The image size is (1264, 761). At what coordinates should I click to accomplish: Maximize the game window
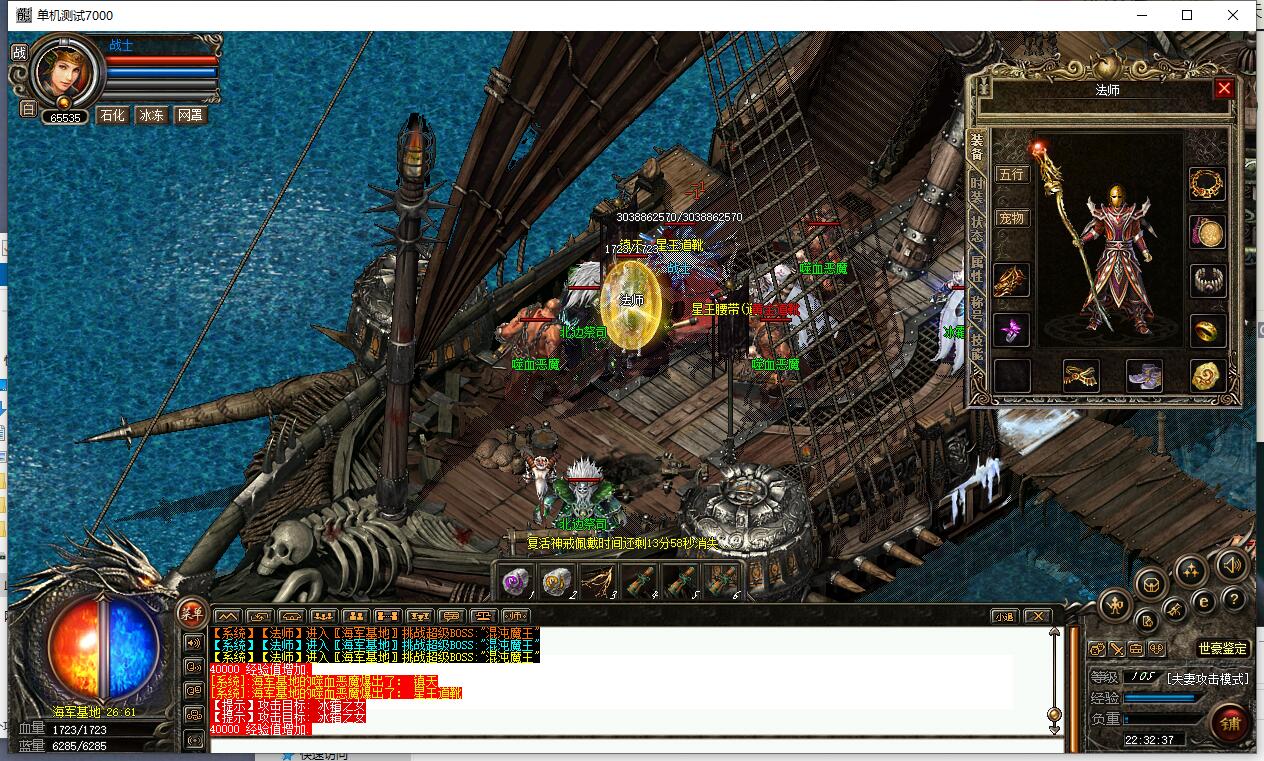[x=1187, y=15]
